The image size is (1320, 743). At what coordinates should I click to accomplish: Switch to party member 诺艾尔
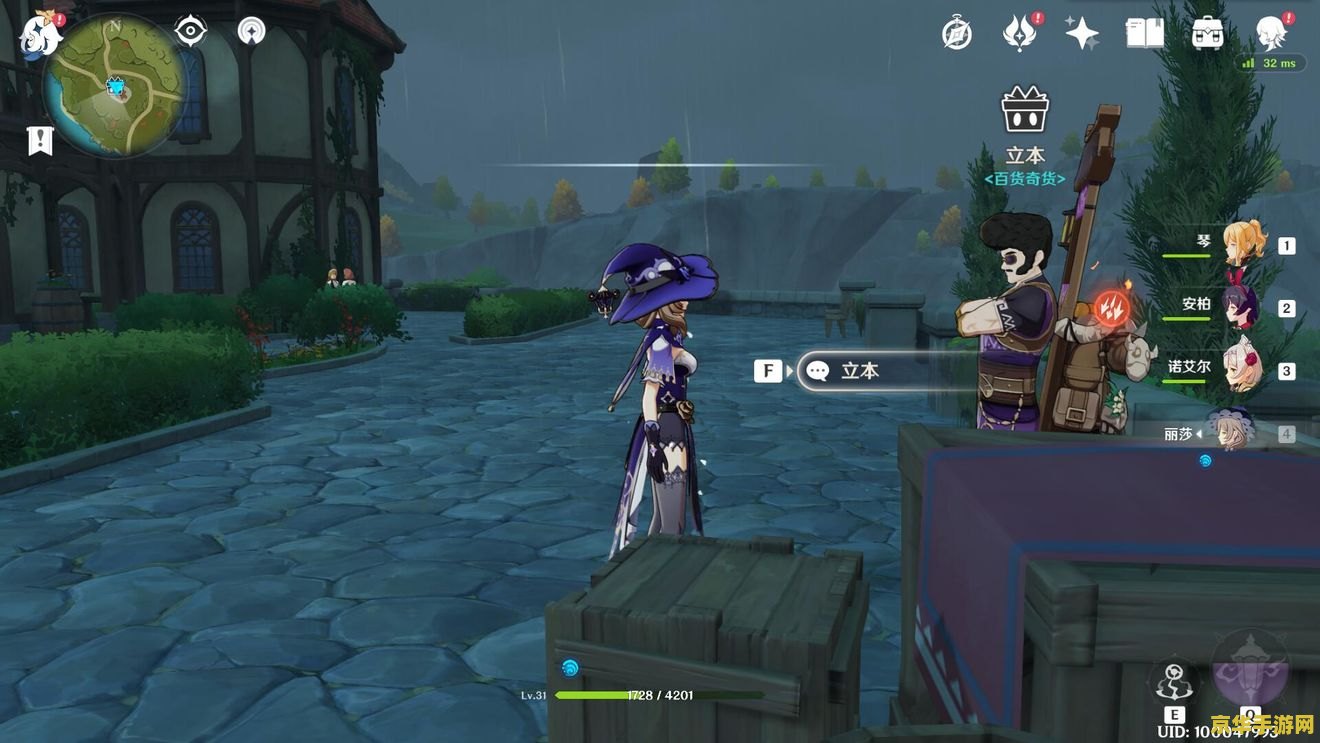(x=1244, y=370)
